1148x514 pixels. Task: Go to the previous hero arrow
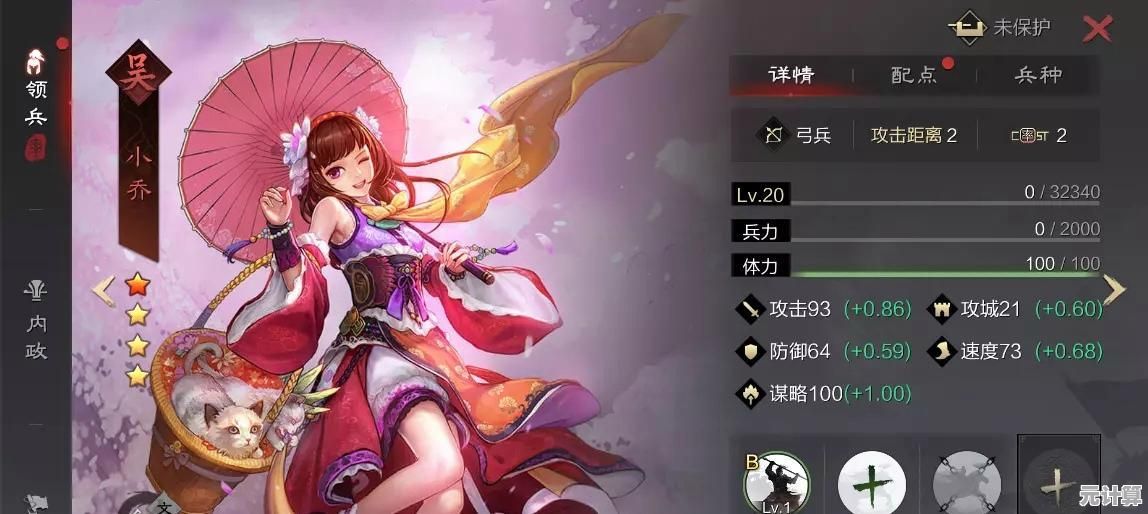coord(103,290)
